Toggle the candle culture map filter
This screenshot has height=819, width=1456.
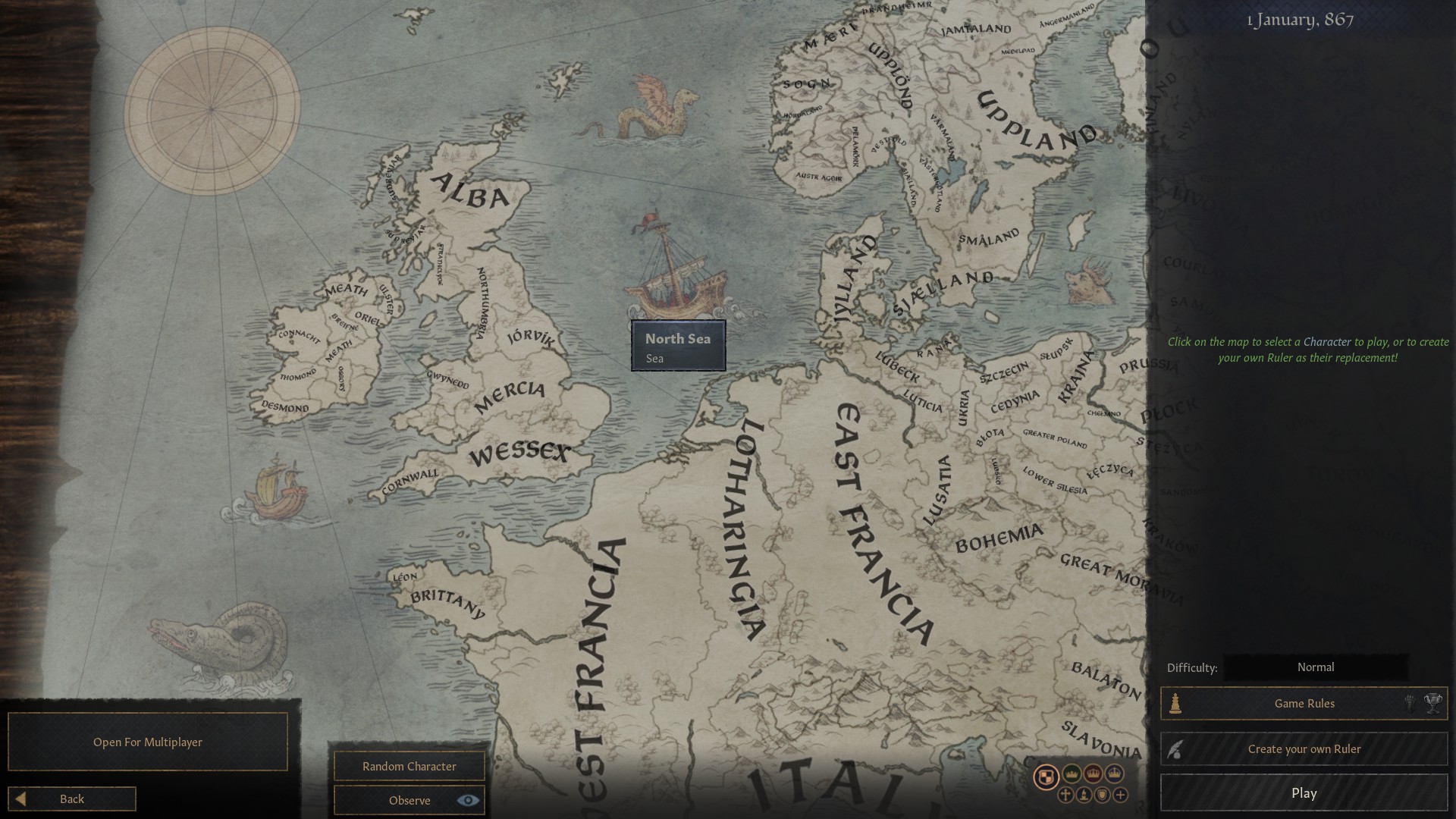pyautogui.click(x=1084, y=796)
